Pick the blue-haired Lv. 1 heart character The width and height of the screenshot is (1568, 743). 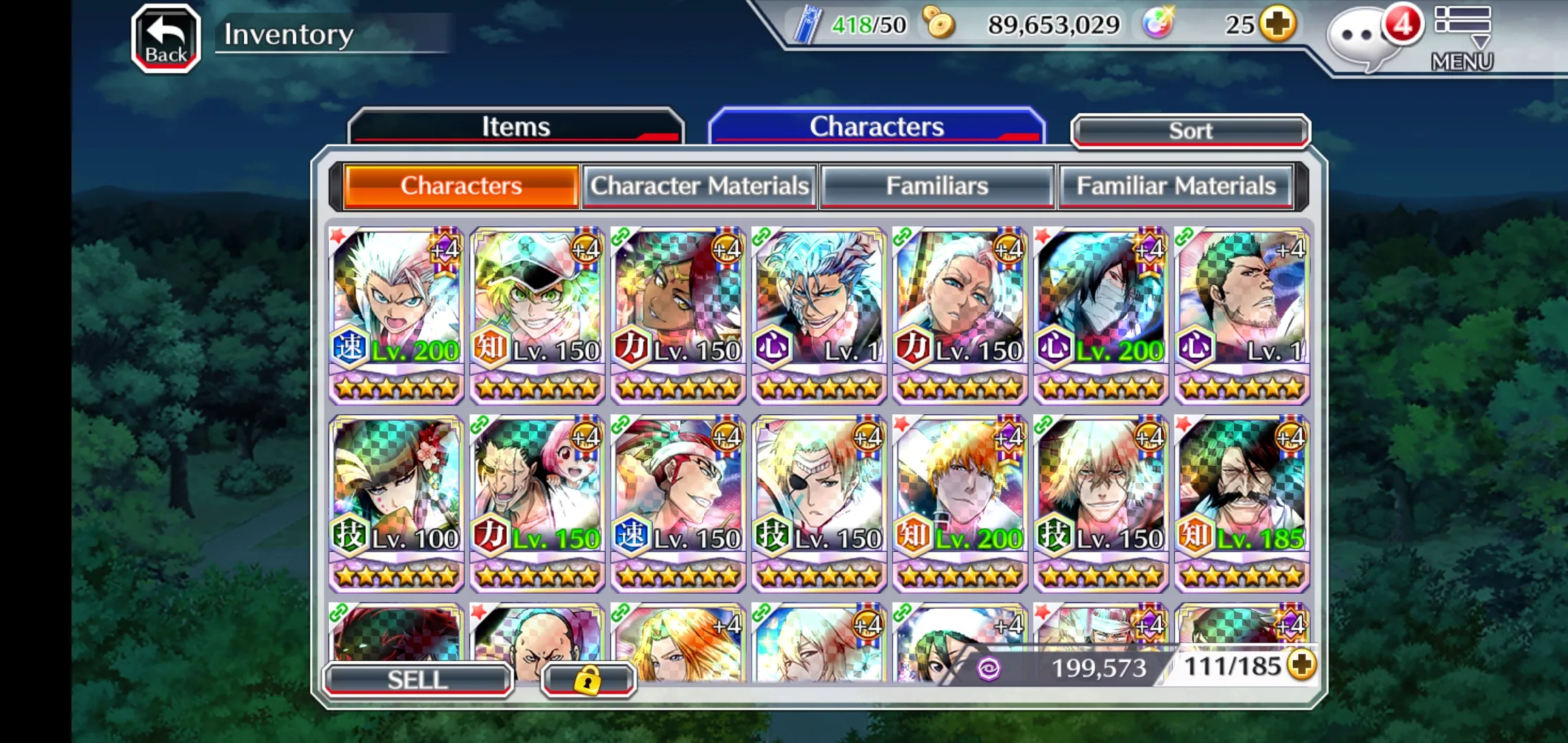(819, 315)
